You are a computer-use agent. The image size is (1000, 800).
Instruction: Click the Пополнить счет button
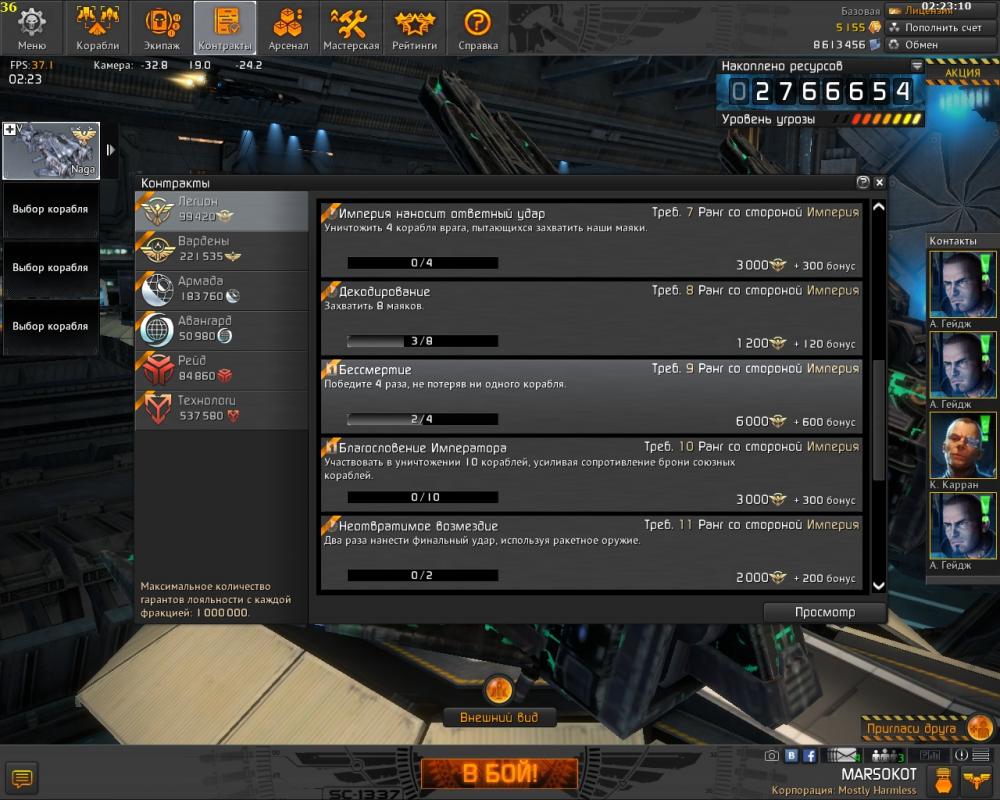tap(936, 28)
